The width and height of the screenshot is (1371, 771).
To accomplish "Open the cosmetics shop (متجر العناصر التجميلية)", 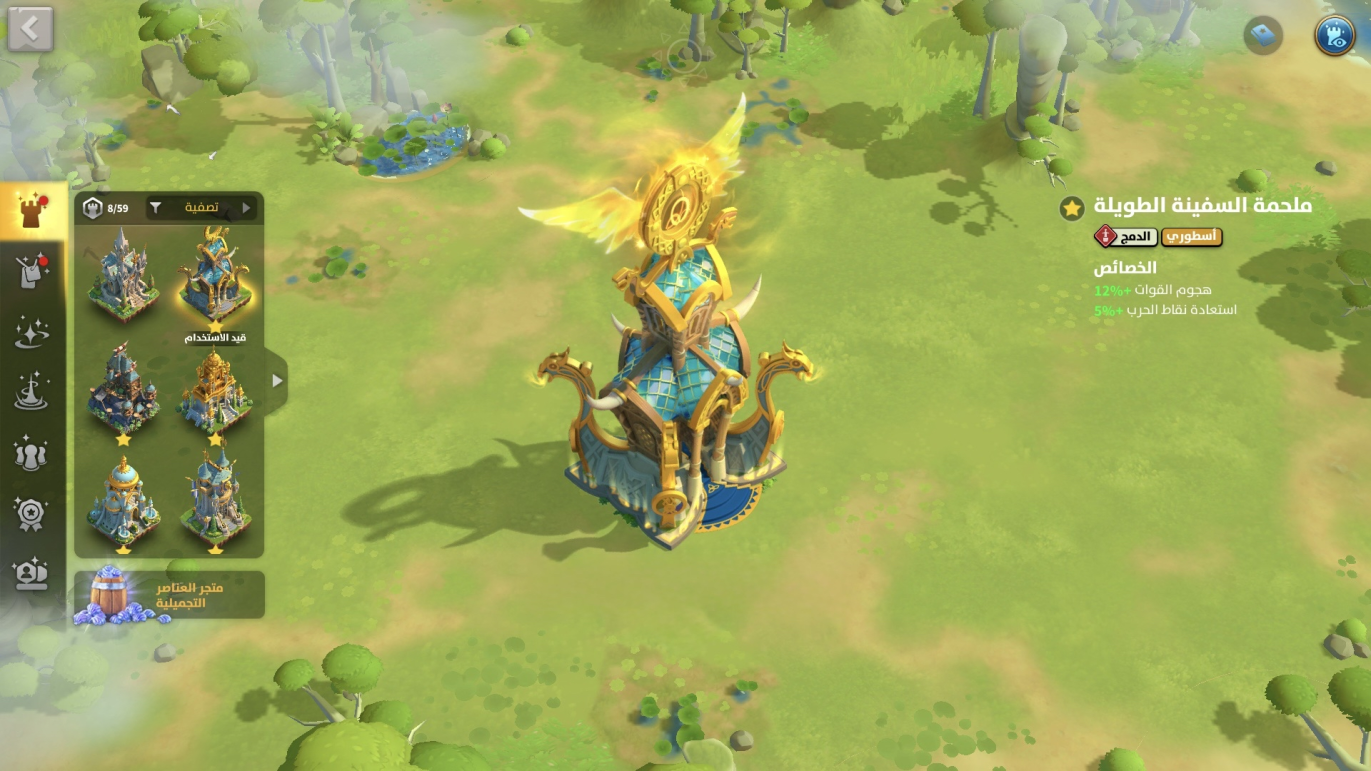I will pos(169,596).
